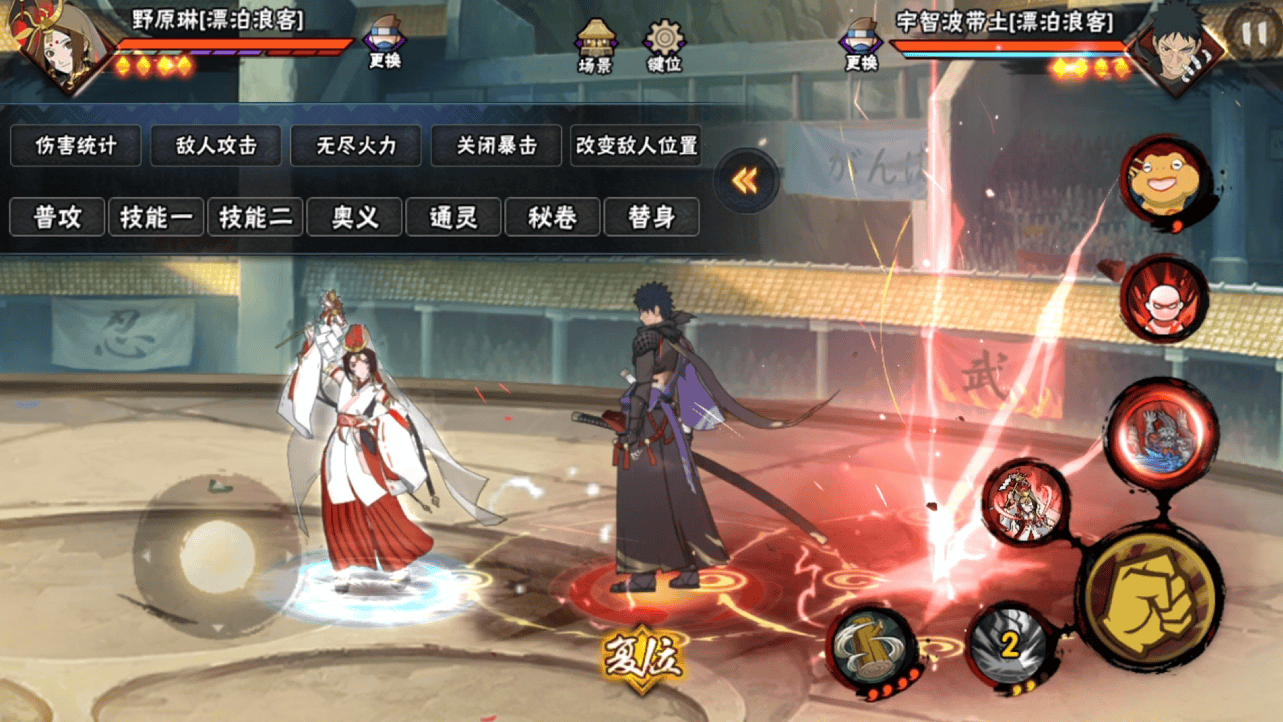Open the 伤害统计 damage statistics panel
1283x722 pixels.
[76, 146]
